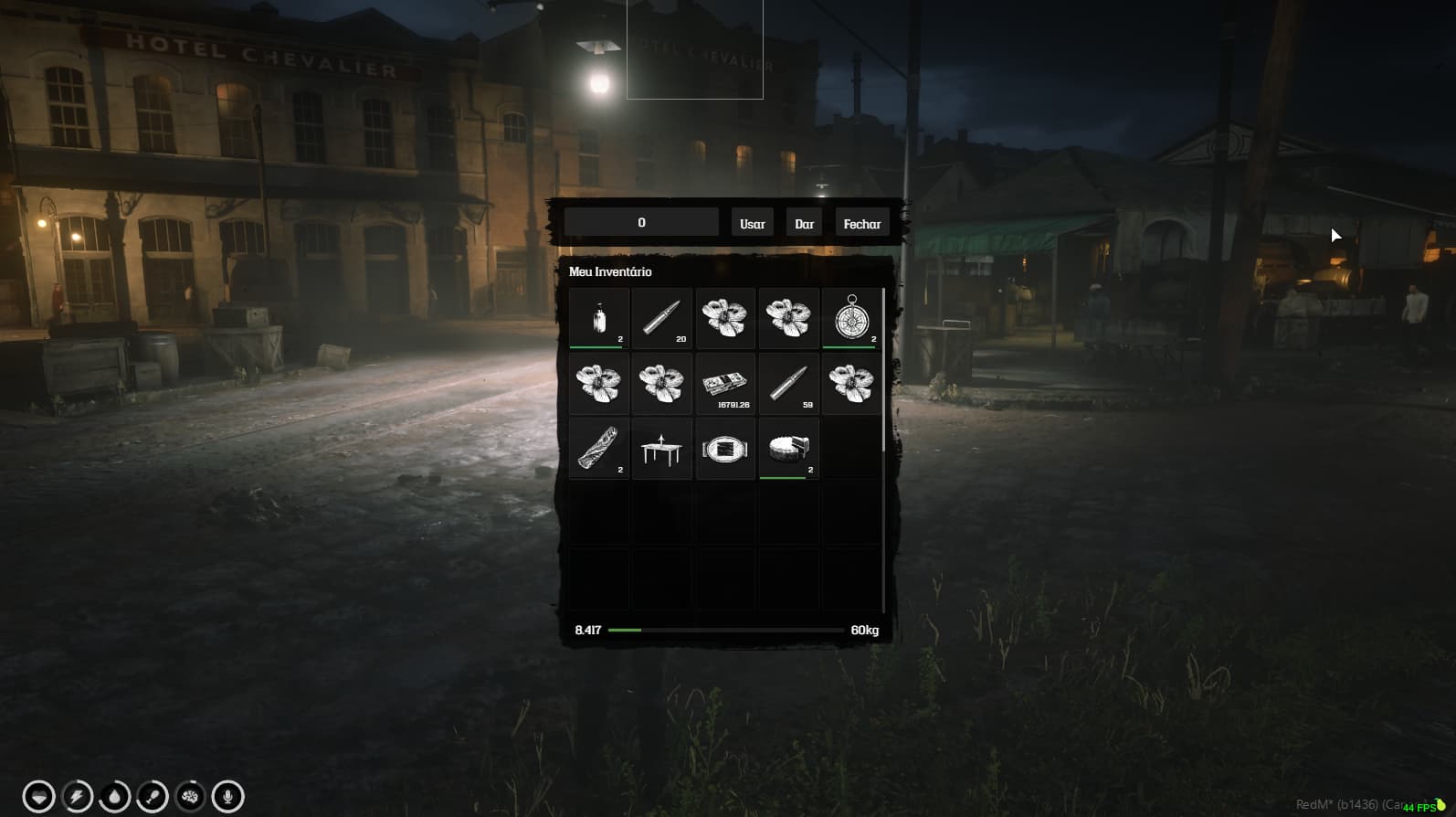Image resolution: width=1456 pixels, height=817 pixels.
Task: Click the thirst water drop indicator
Action: [x=113, y=796]
